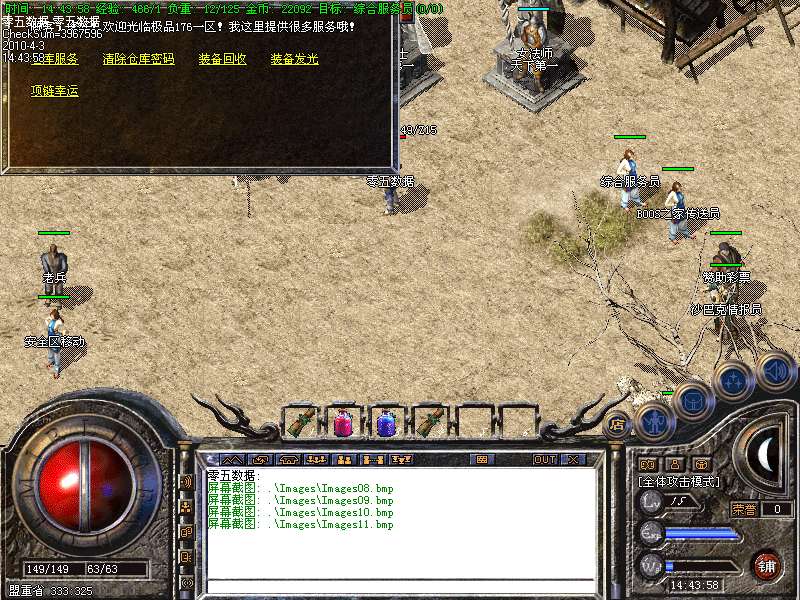Open the 装备发光 option
Screen dimensions: 800x600
tap(294, 59)
